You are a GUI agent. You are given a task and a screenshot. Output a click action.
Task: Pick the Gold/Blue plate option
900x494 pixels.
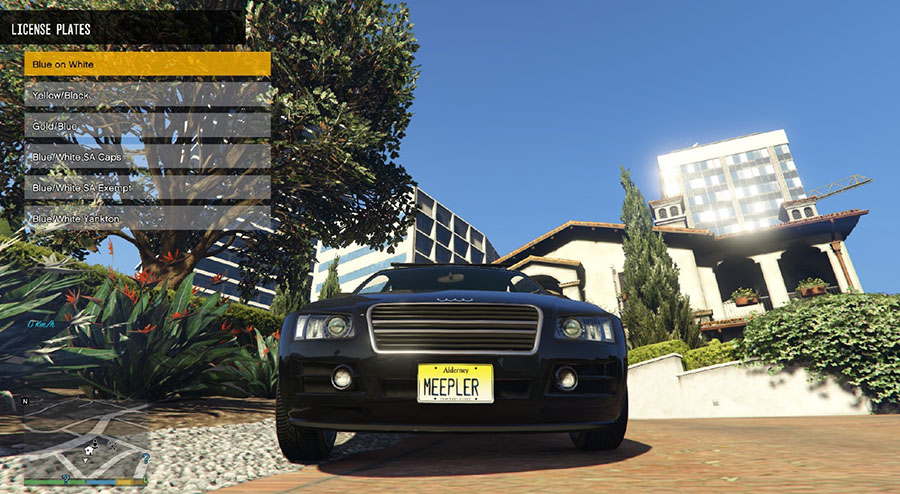coord(147,126)
